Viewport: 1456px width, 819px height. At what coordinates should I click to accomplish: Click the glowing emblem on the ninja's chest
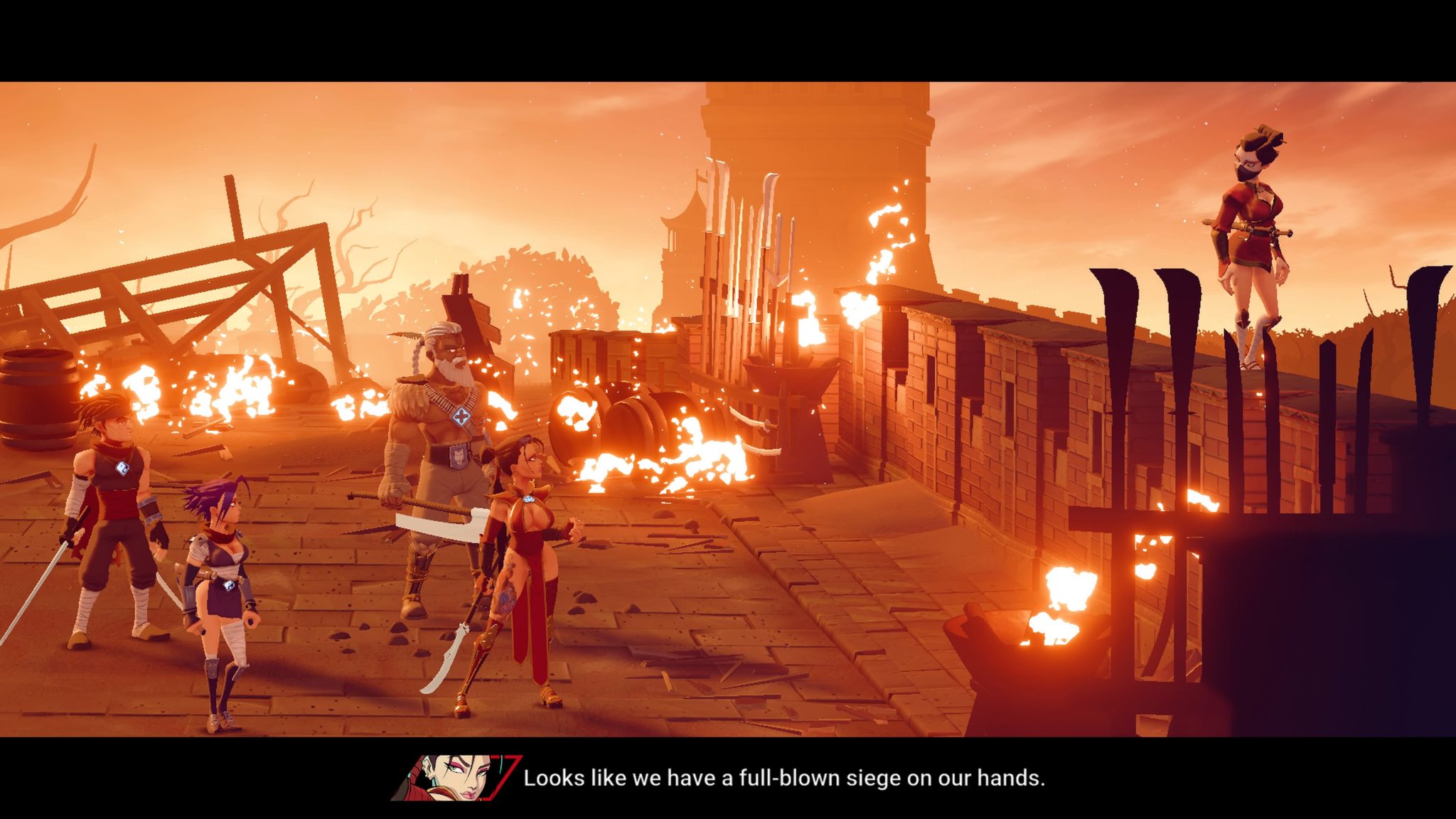[x=123, y=468]
